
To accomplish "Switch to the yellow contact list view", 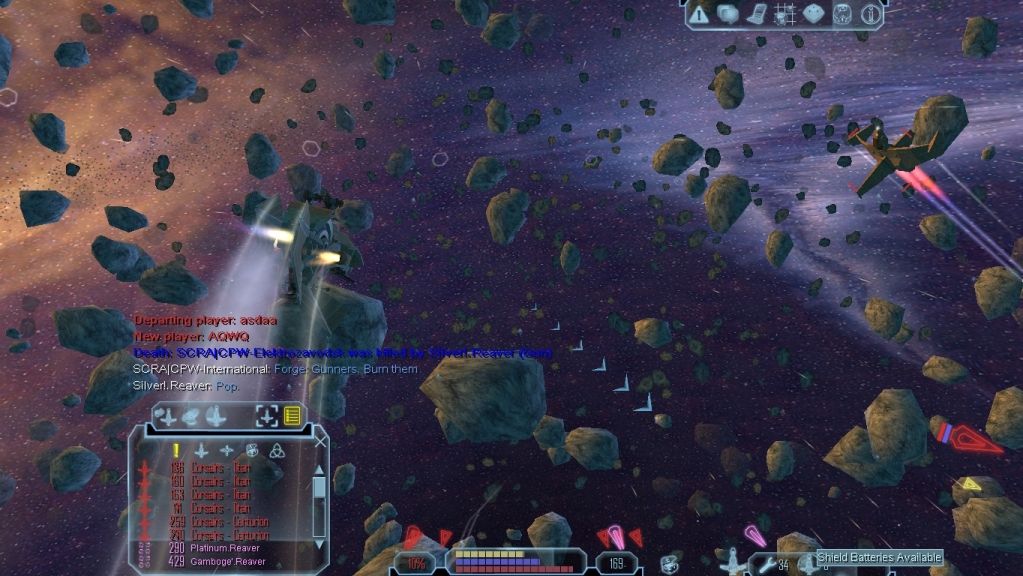I will (x=292, y=416).
